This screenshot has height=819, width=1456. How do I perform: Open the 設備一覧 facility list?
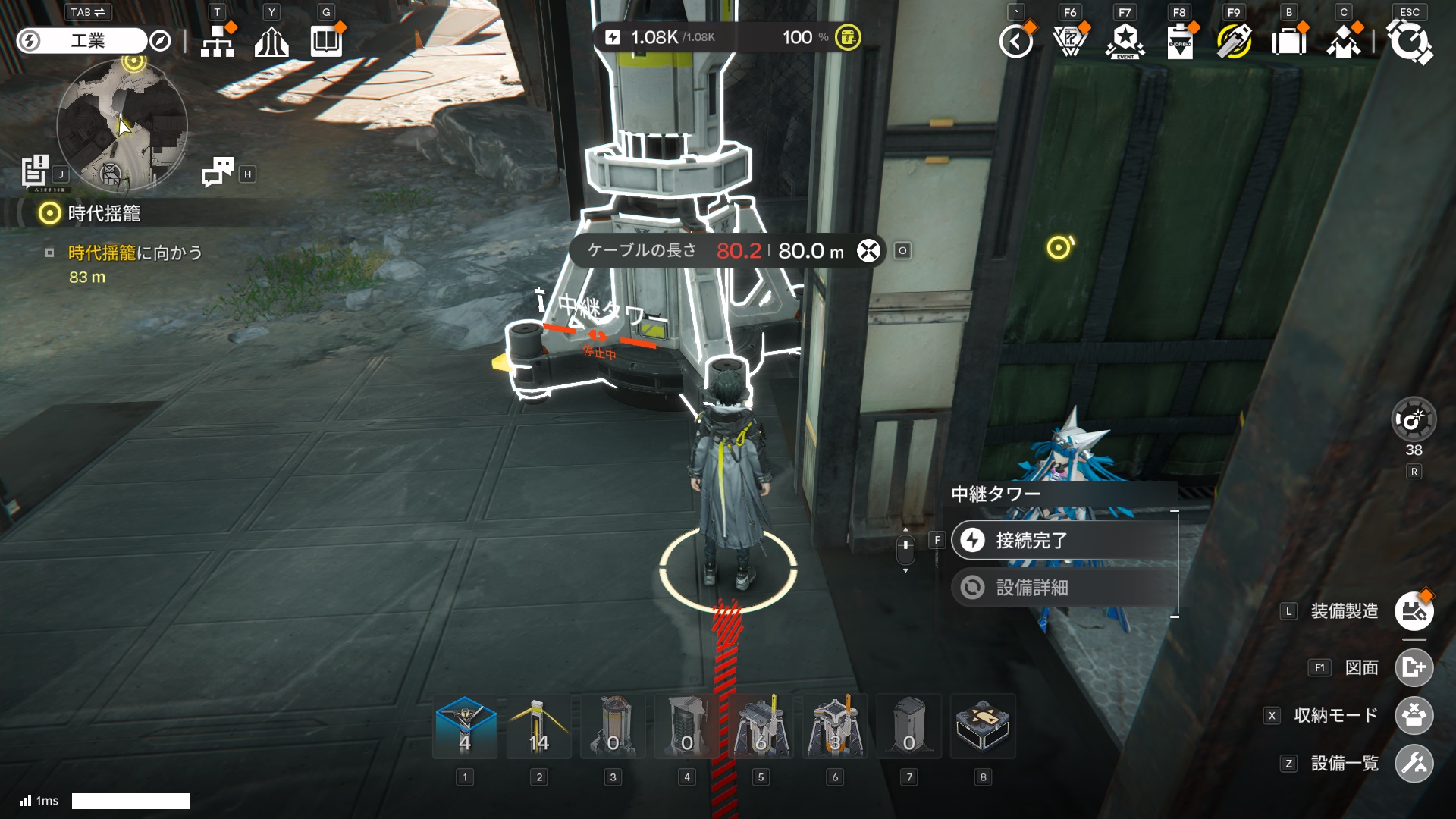coord(1414,764)
